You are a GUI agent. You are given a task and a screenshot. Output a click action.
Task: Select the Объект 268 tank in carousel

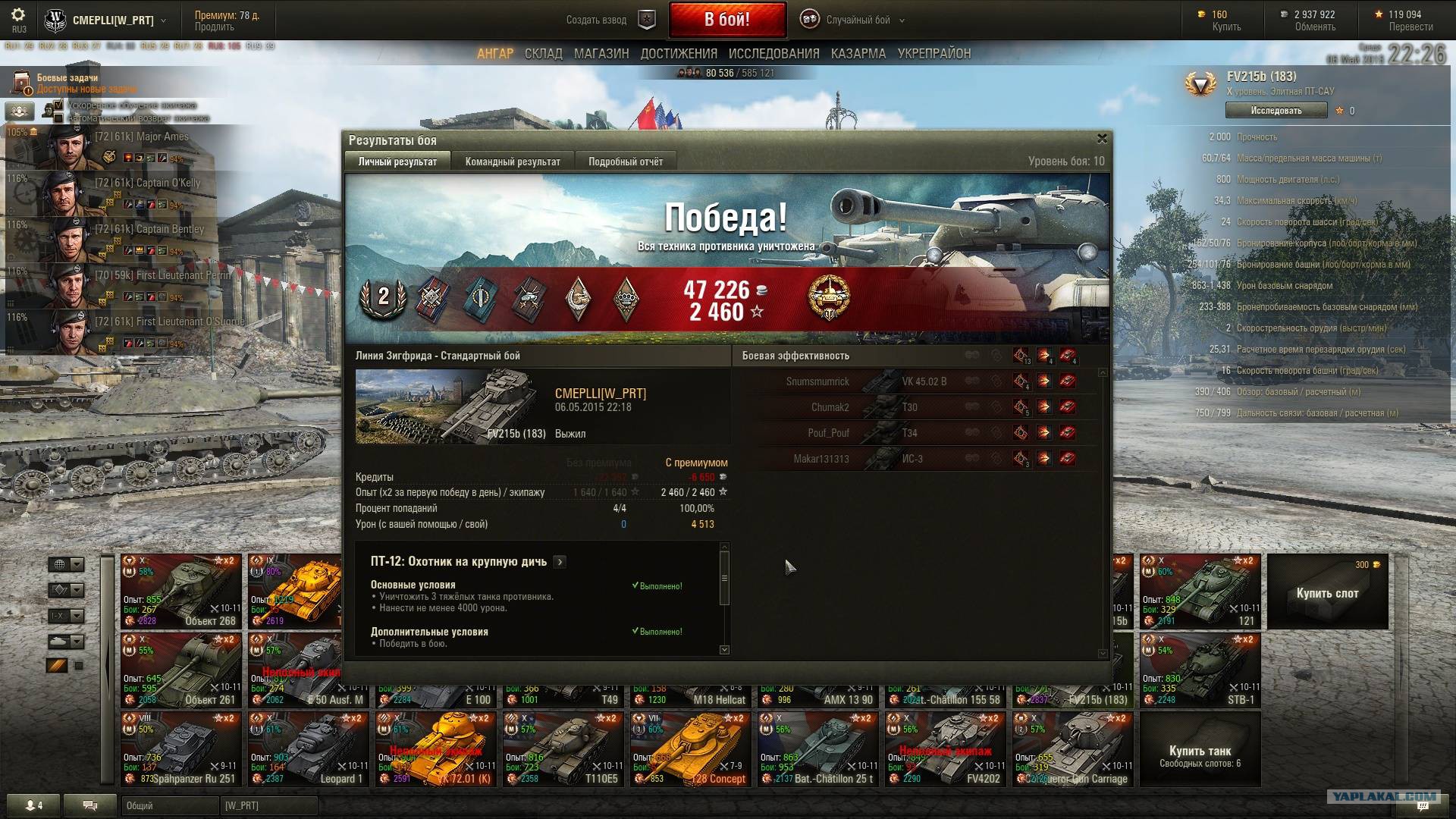(181, 591)
